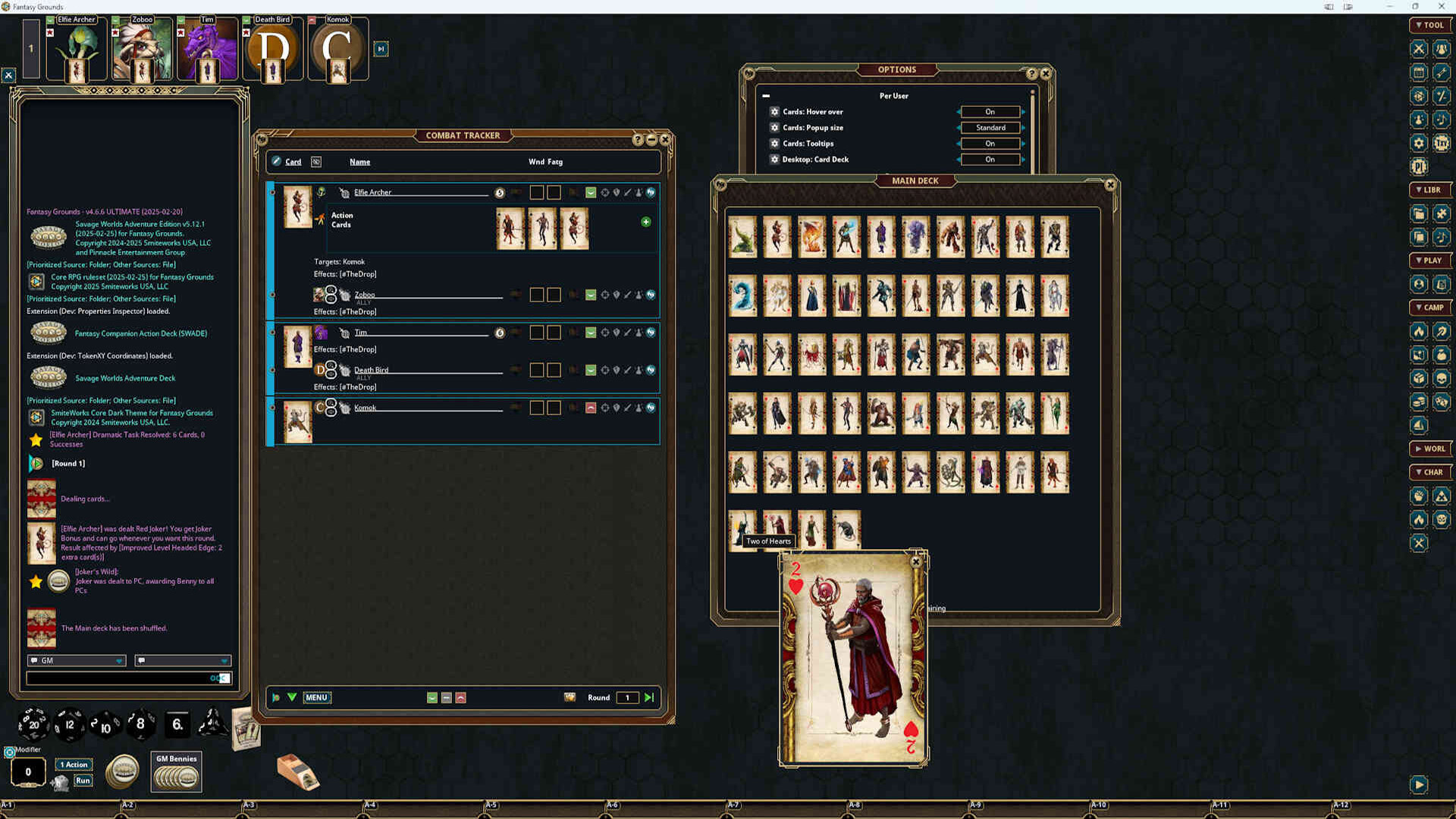Viewport: 1456px width, 819px height.
Task: Click the gear icon beside Cards: Hover over
Action: click(x=774, y=111)
